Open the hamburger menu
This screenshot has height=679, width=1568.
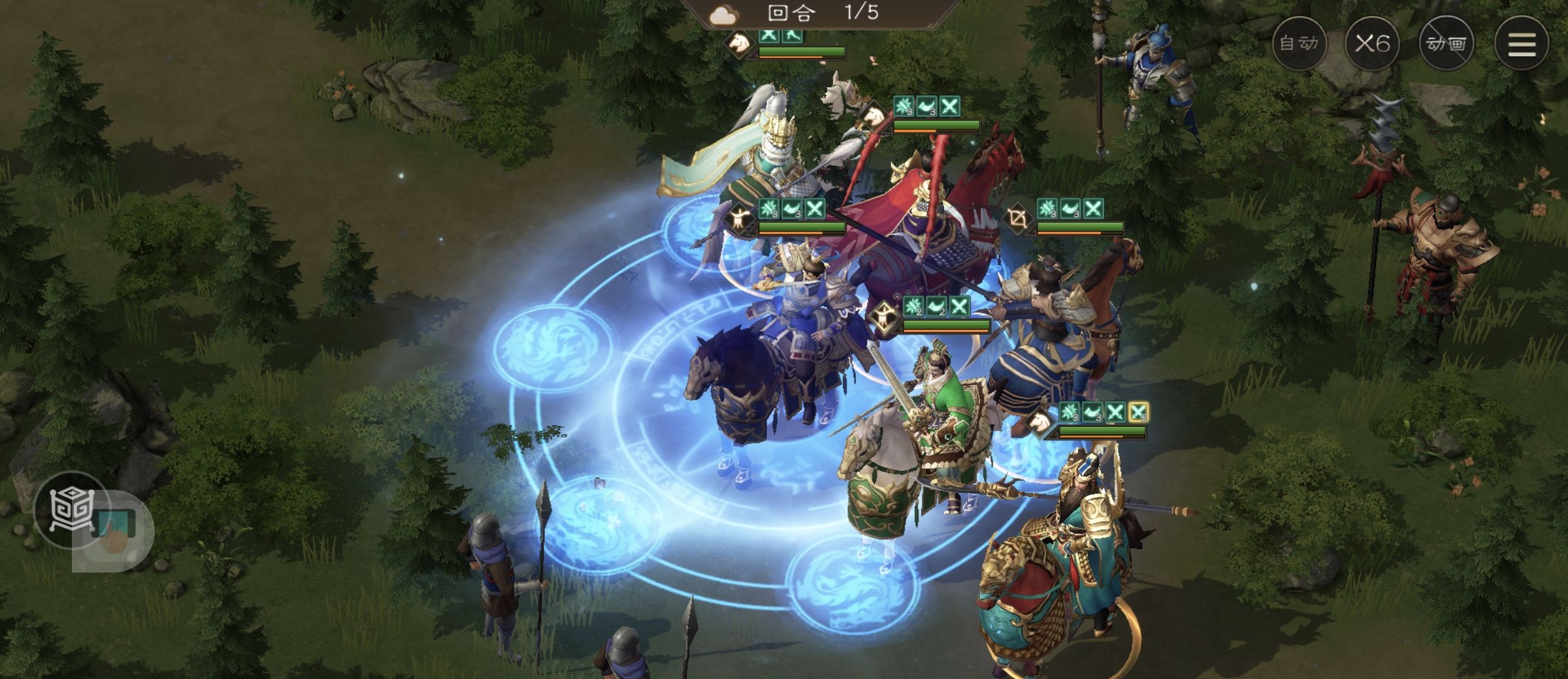pos(1521,44)
